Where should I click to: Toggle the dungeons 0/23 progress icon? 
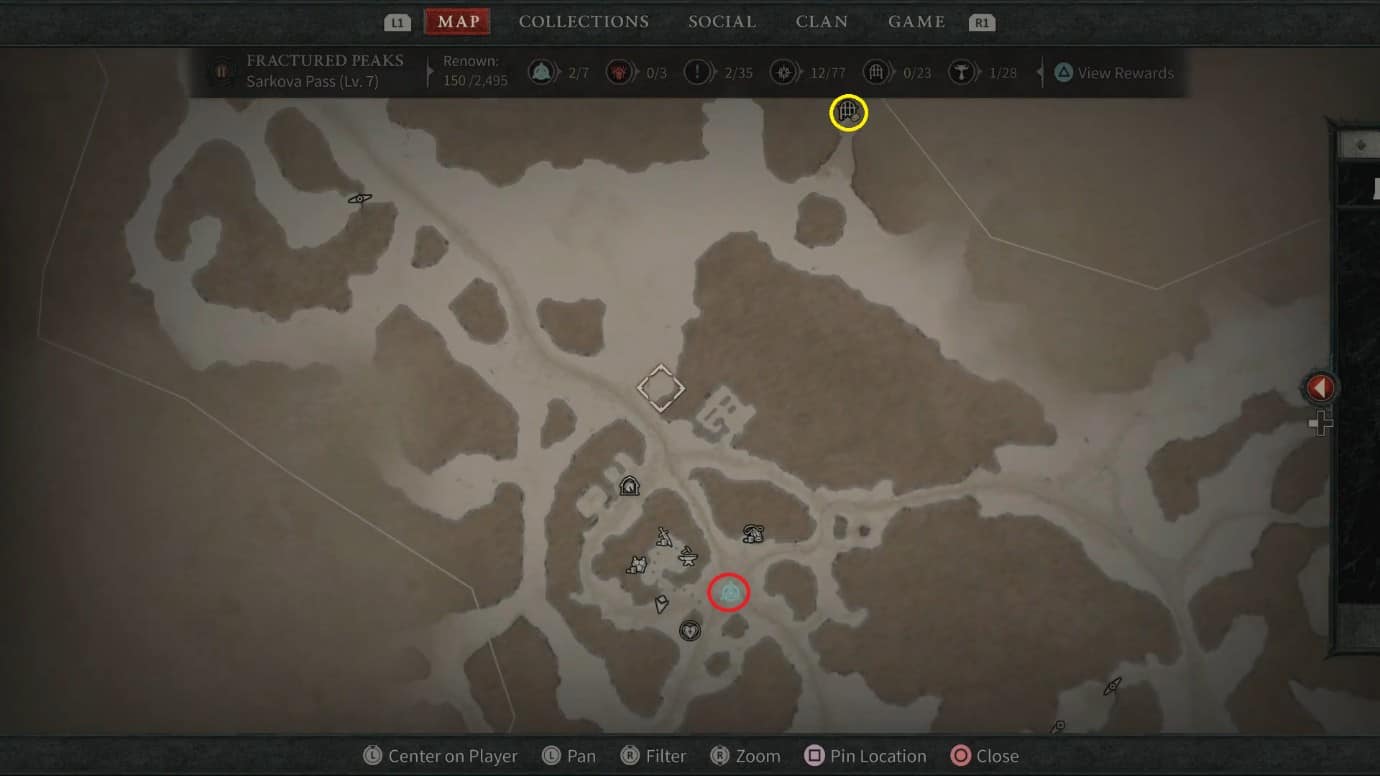point(875,72)
